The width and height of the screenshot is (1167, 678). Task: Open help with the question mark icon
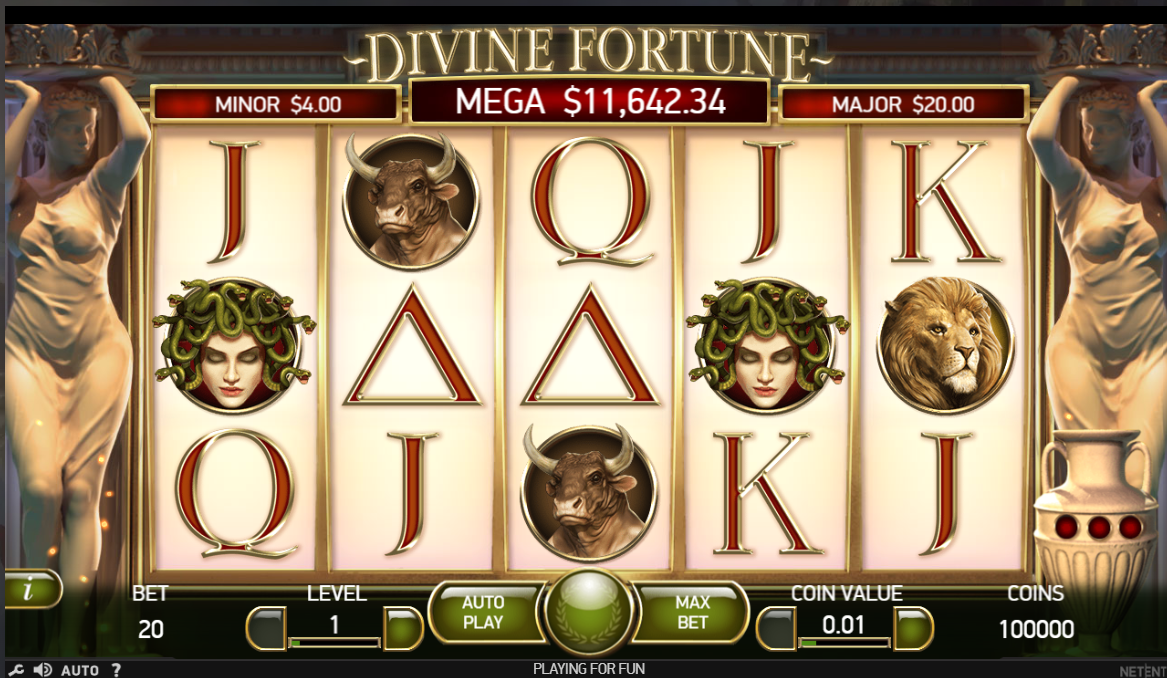(116, 670)
